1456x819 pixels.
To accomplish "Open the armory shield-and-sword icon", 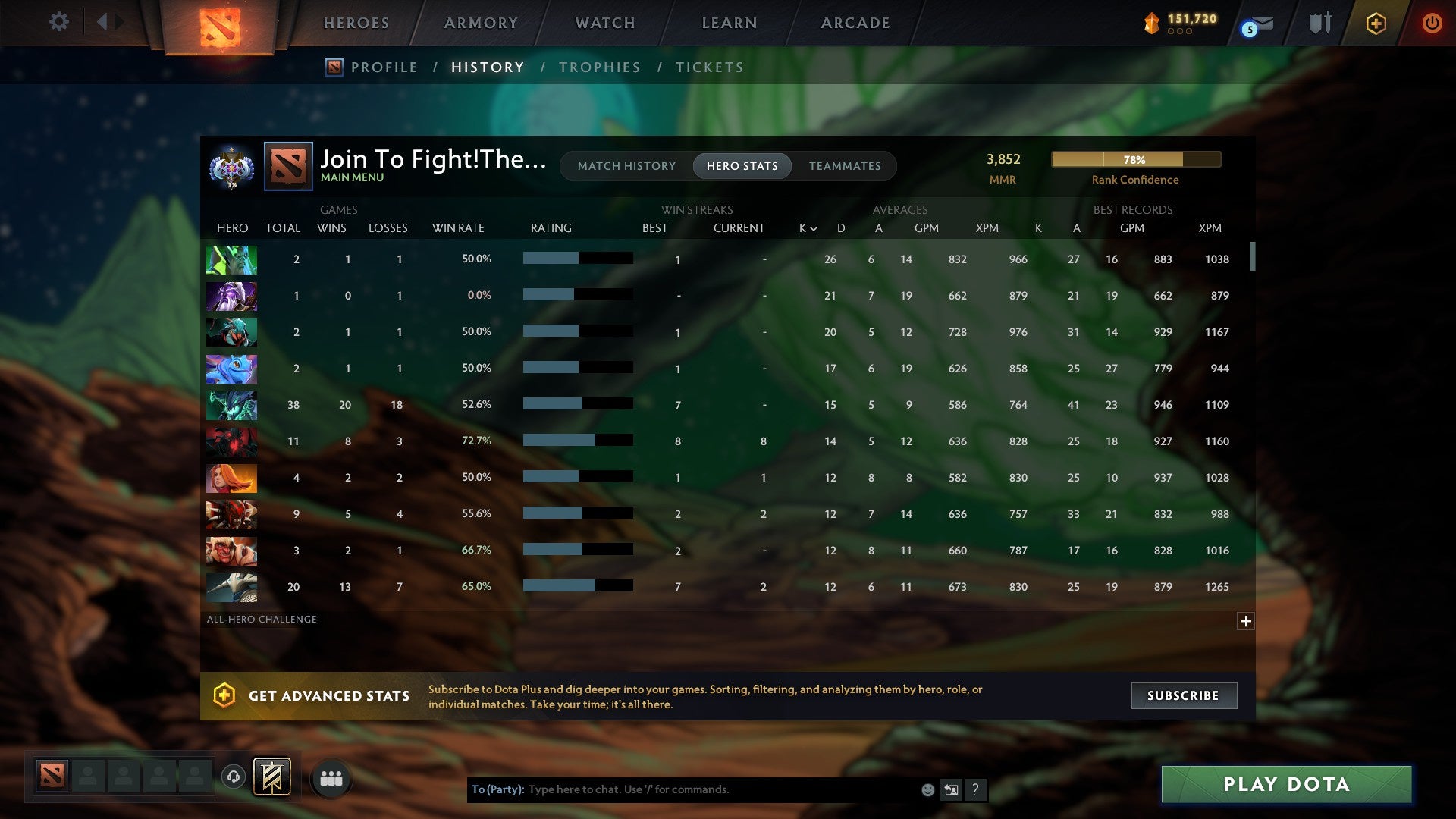I will click(1319, 23).
